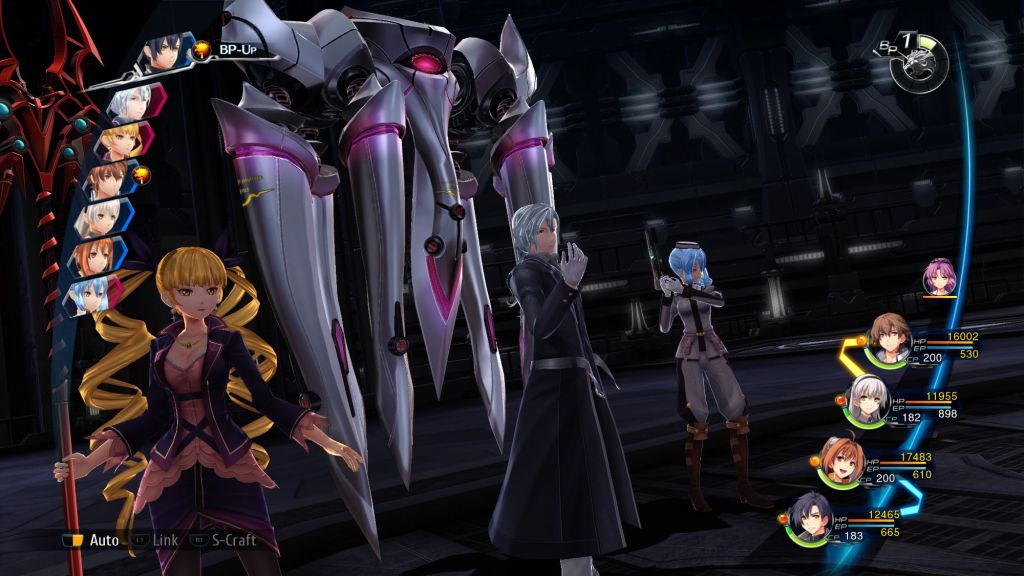
Task: Activate the Link command
Action: (157, 540)
